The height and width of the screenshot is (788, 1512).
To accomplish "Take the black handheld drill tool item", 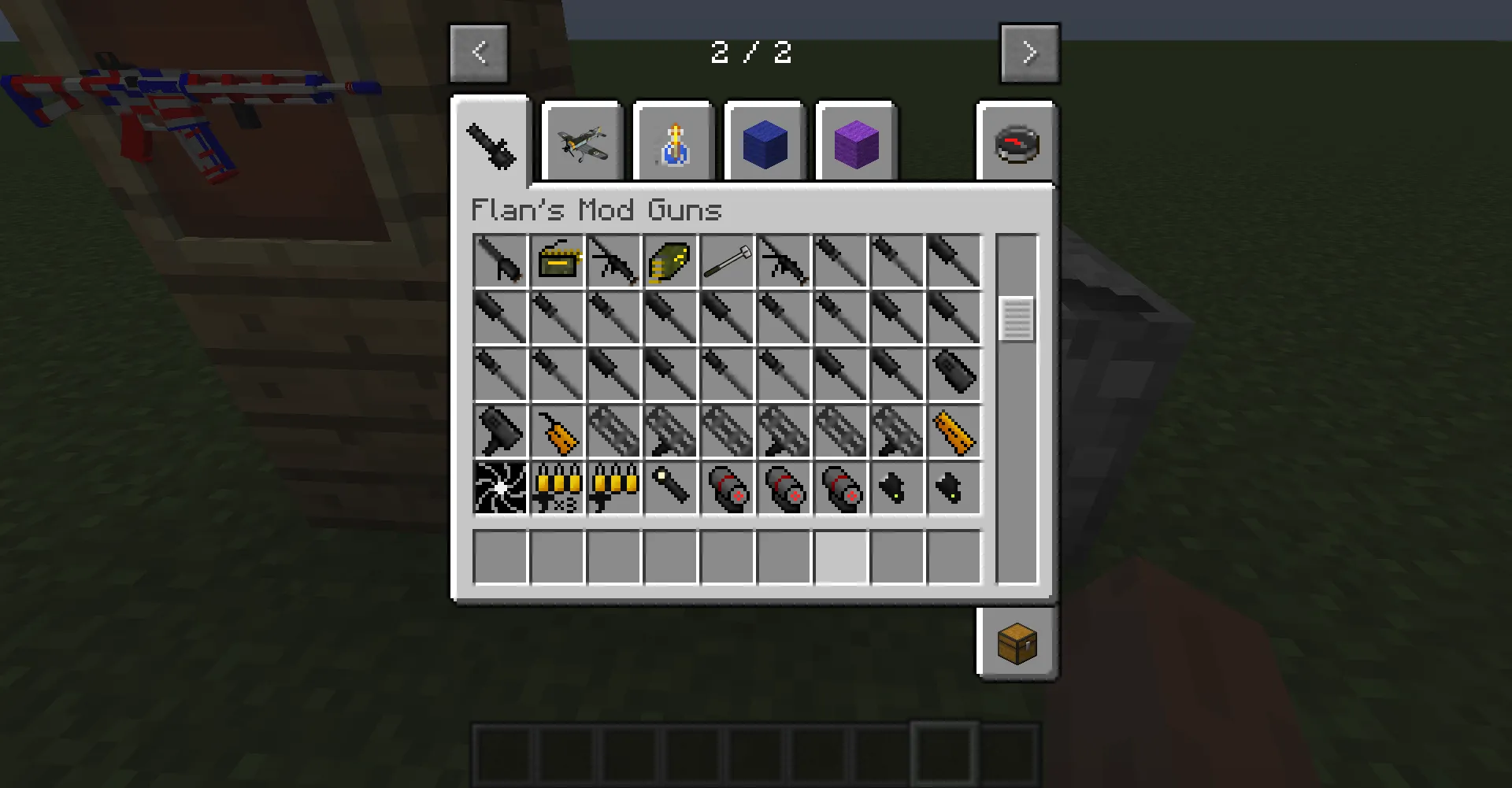I will point(499,431).
